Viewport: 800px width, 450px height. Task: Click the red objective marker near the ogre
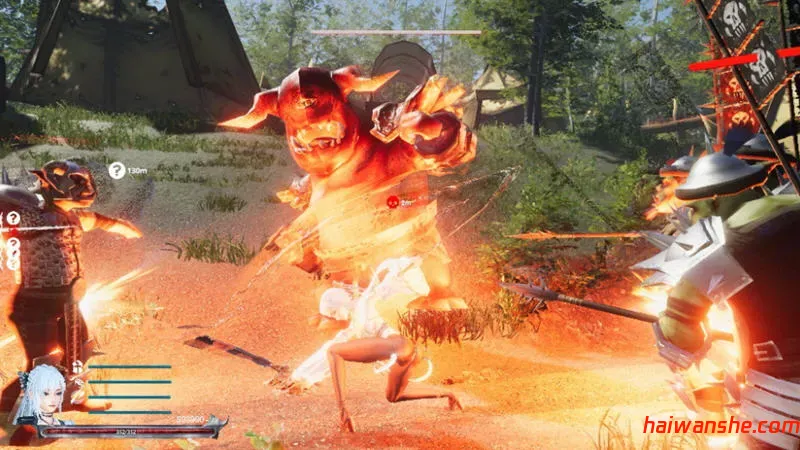393,201
